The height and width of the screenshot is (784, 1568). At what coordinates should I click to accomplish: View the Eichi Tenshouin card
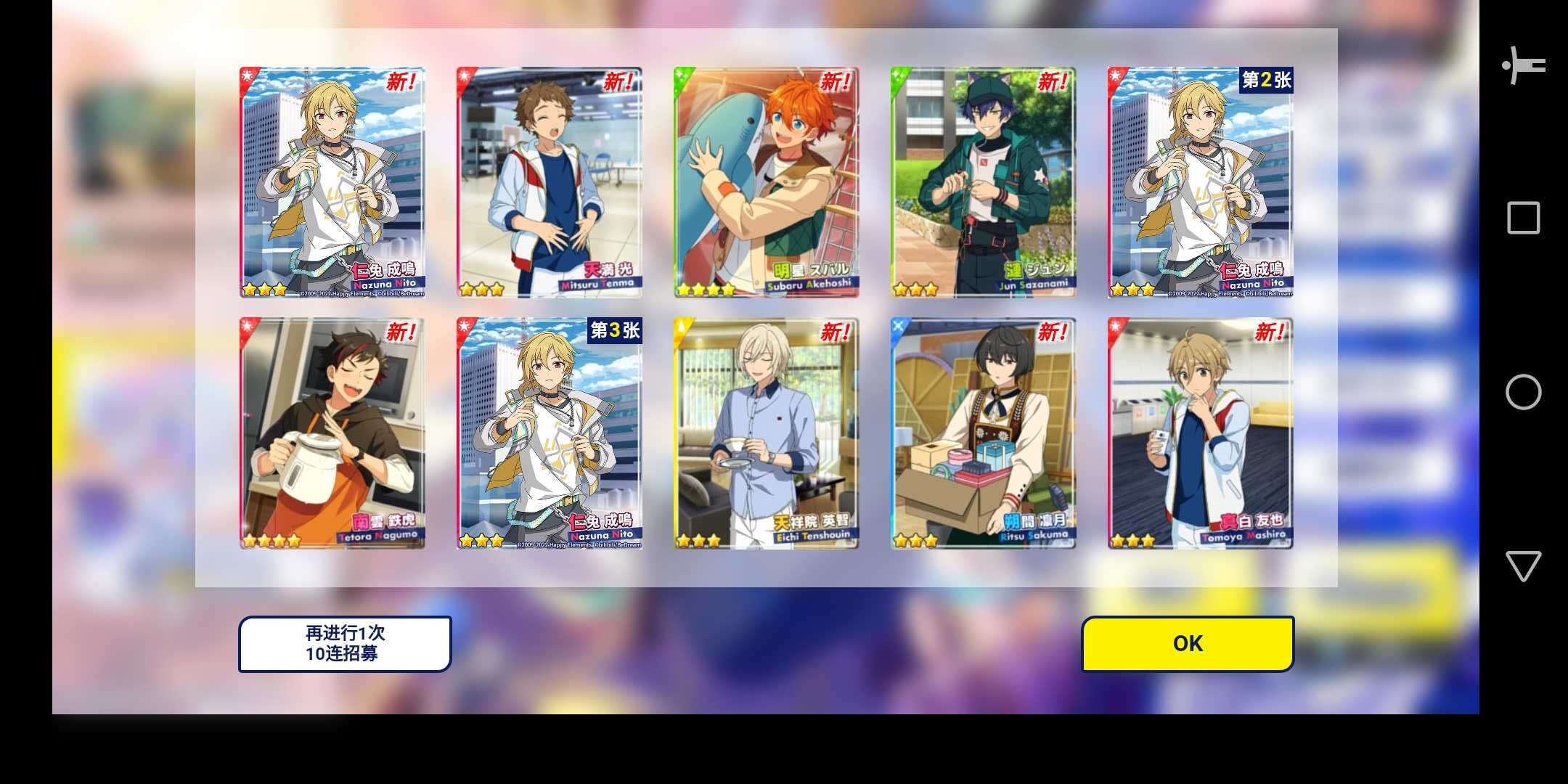tap(766, 433)
